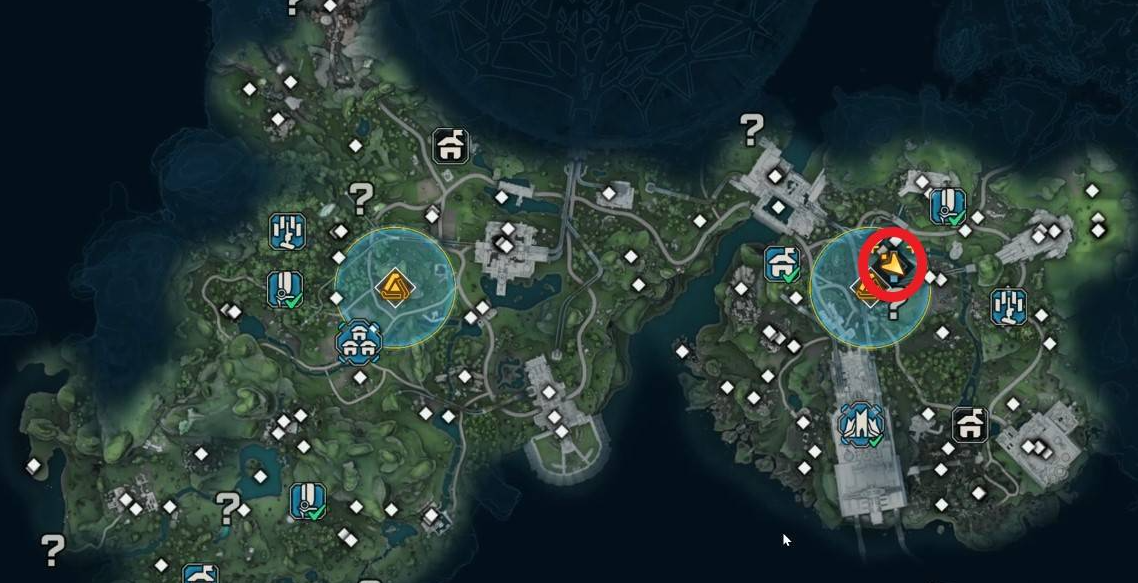1138x583 pixels.
Task: Click the question mark just below the red ring
Action: [x=892, y=307]
